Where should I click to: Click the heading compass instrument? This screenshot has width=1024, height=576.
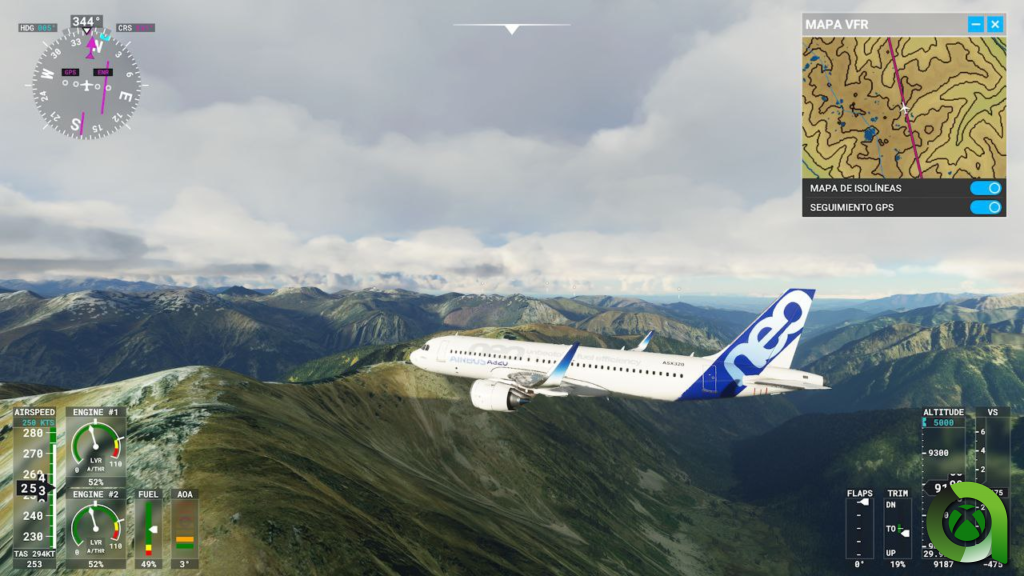pos(86,84)
